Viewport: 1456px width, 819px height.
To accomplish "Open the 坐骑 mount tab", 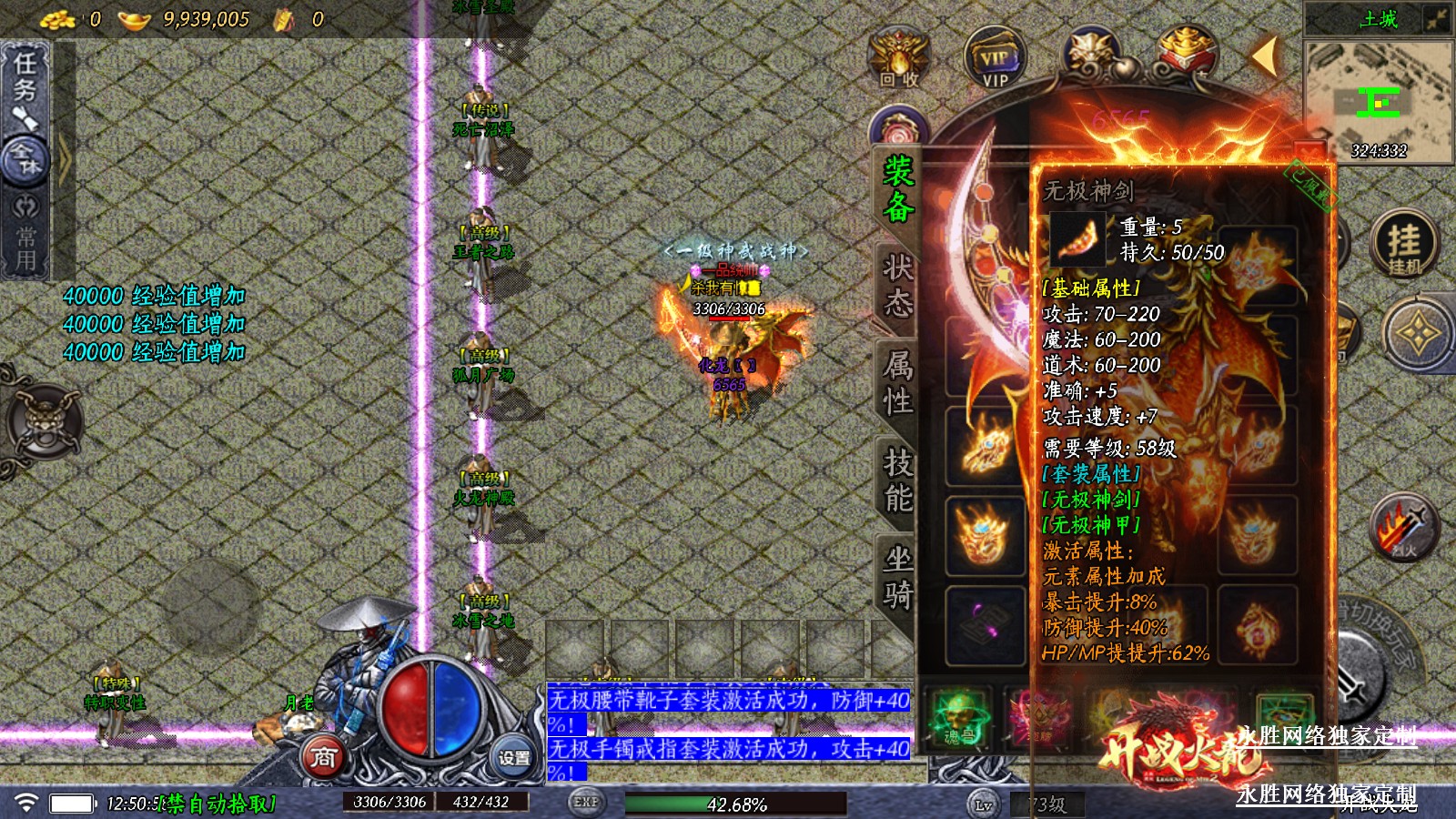I will coord(898,578).
